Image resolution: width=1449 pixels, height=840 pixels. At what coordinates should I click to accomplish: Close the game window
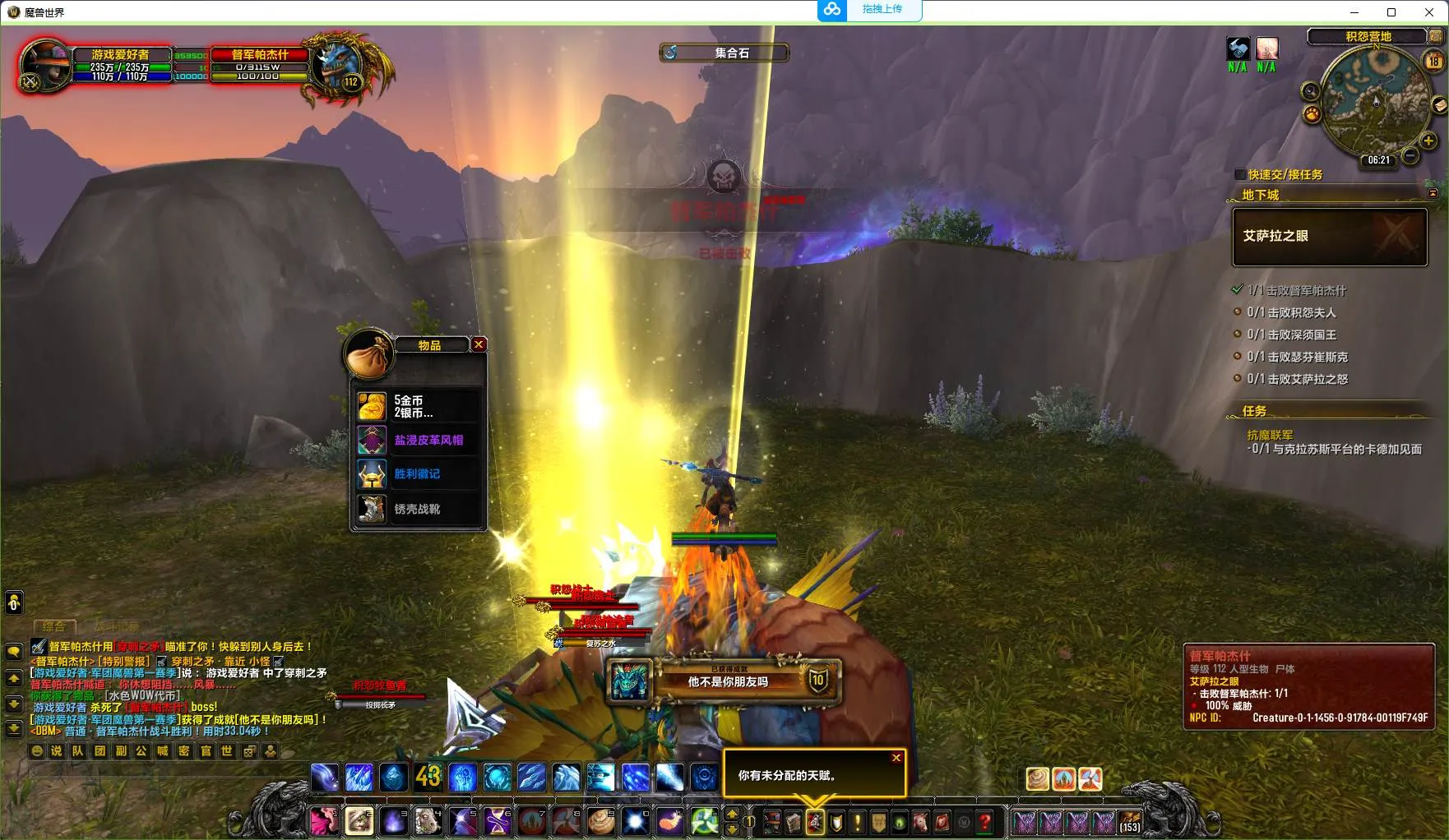1429,12
